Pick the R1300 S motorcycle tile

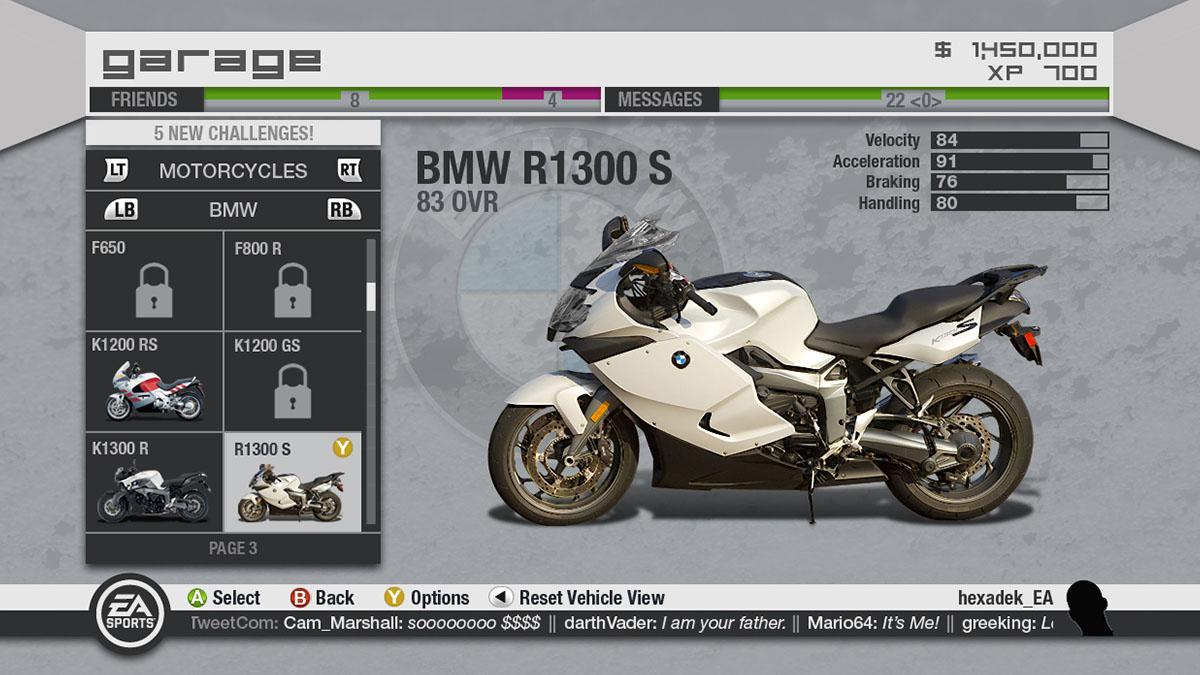click(292, 482)
